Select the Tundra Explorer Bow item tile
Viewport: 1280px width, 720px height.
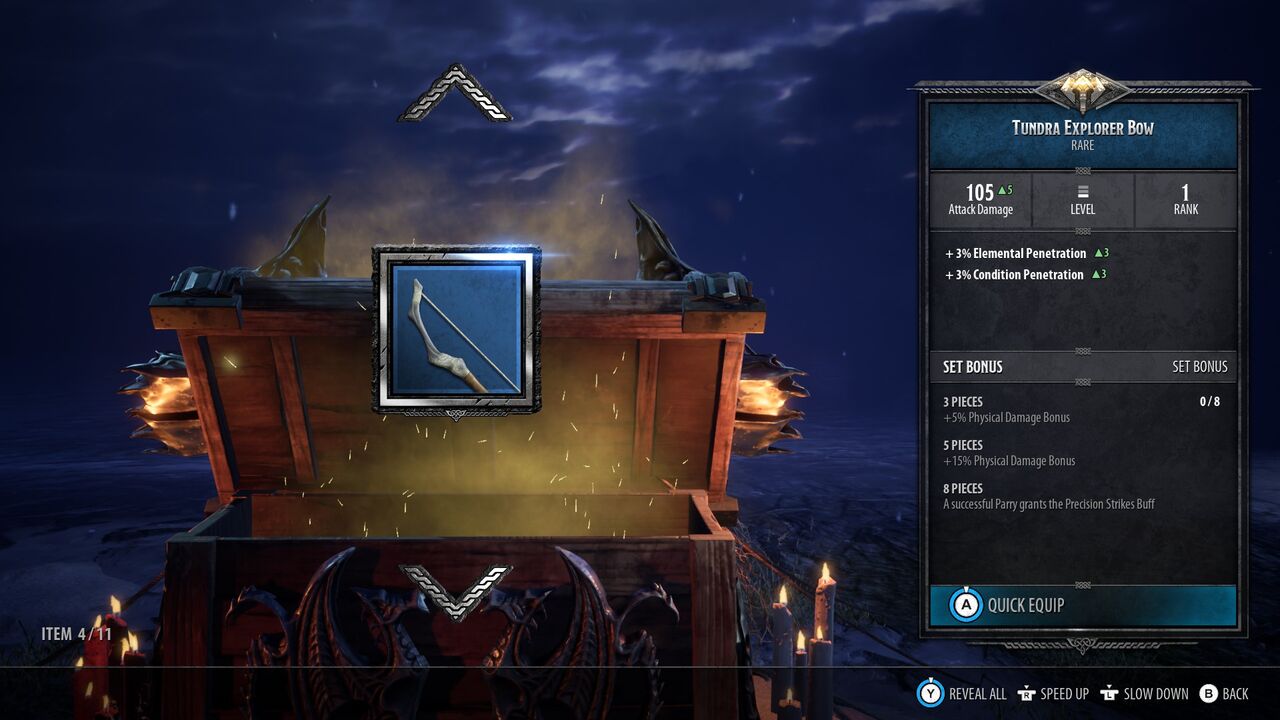456,329
